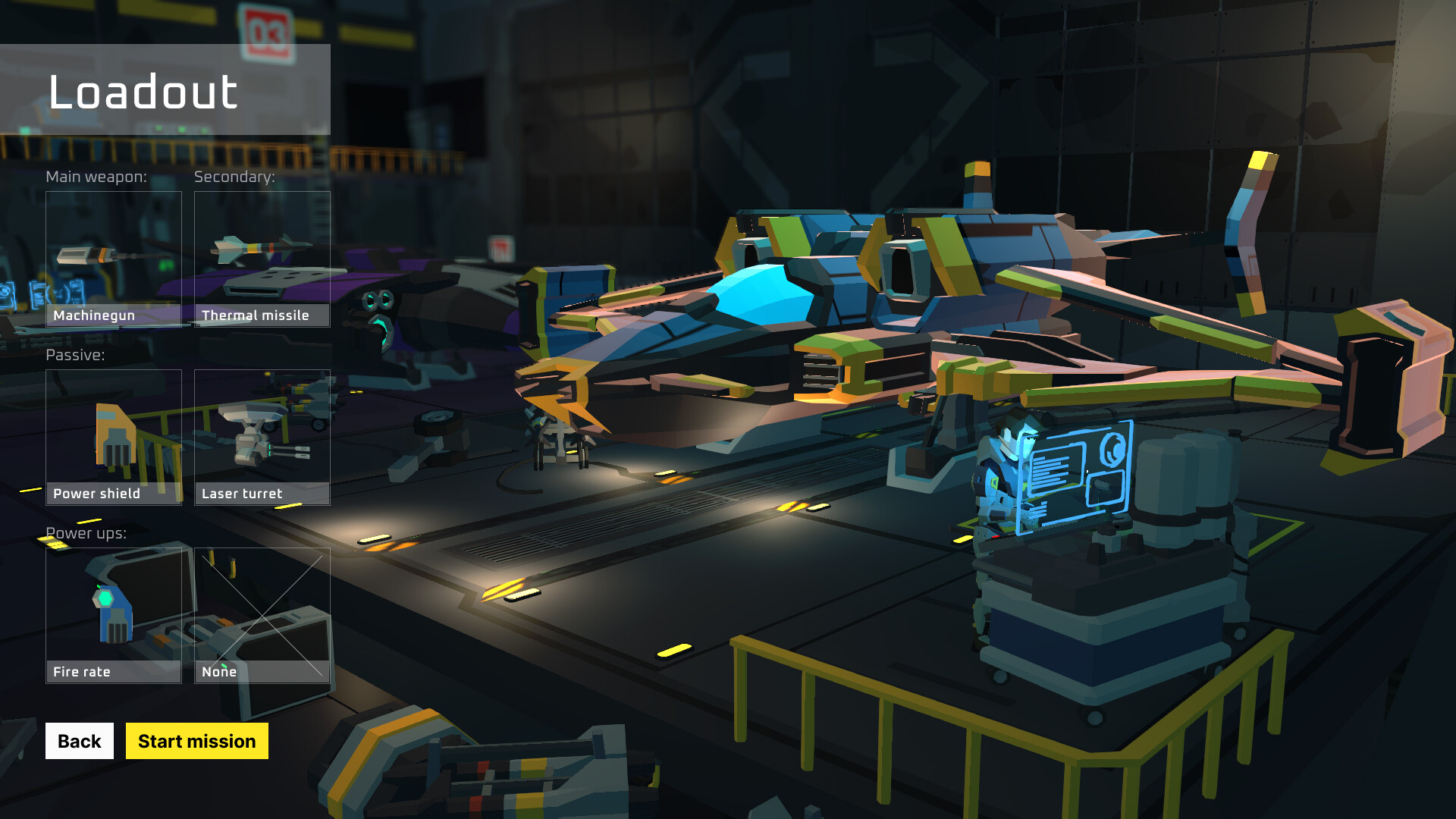Viewport: 1456px width, 819px height.
Task: Click the missile icon under Secondary
Action: 258,246
